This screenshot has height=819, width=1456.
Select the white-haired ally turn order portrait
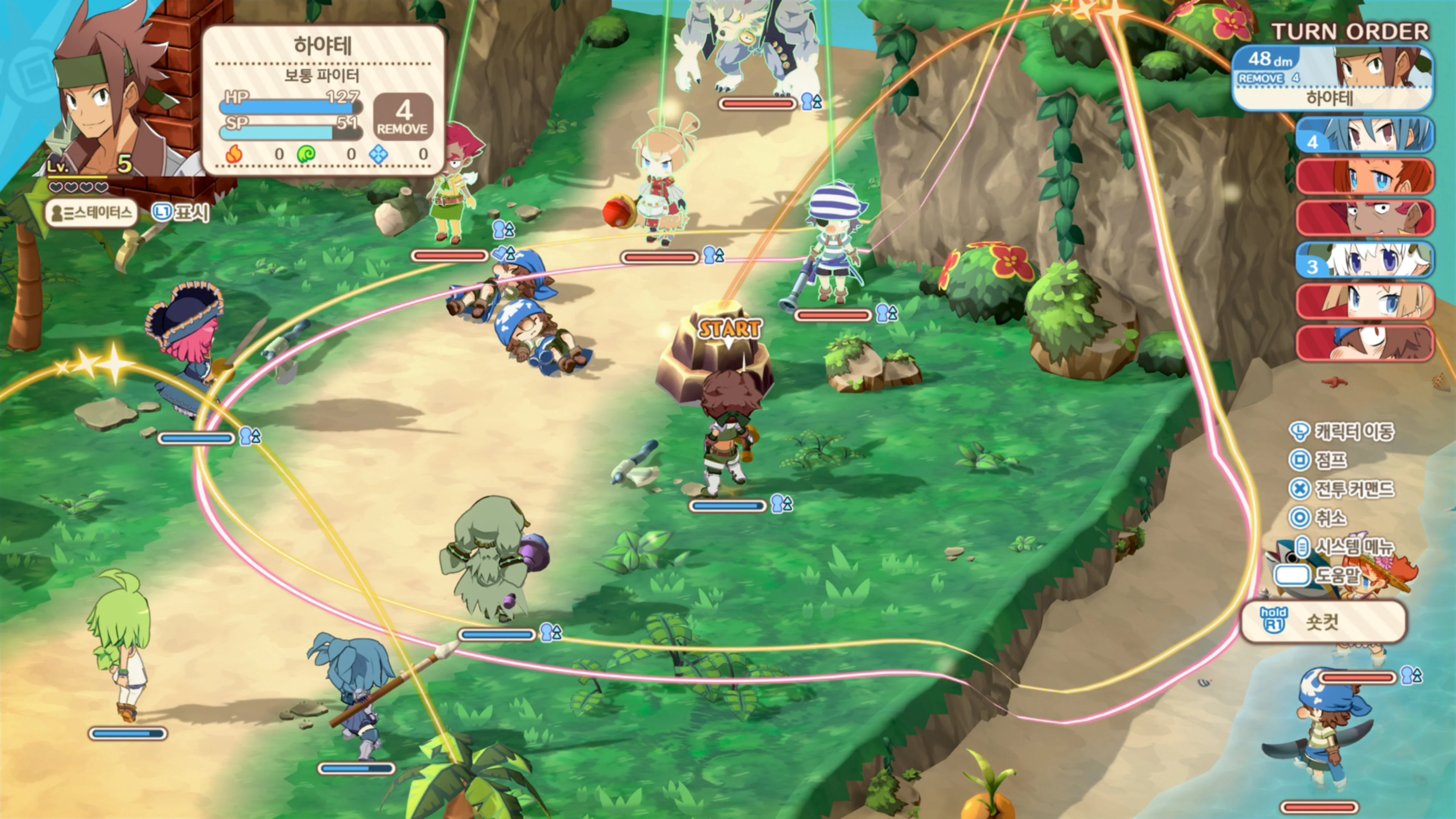(1365, 260)
